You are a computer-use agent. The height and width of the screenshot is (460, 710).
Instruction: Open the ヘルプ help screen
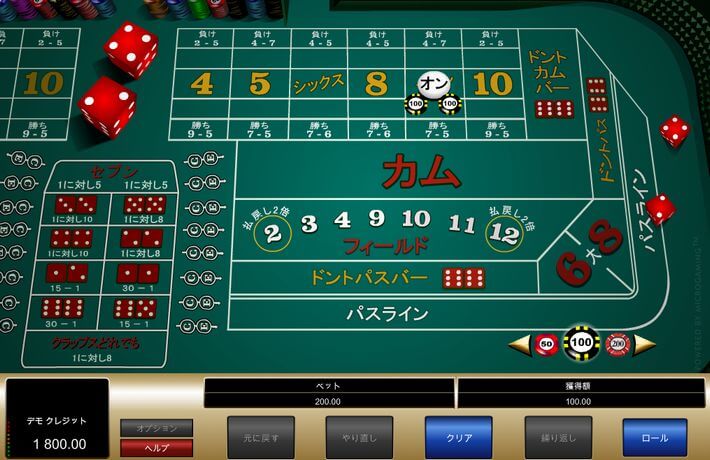coord(156,447)
